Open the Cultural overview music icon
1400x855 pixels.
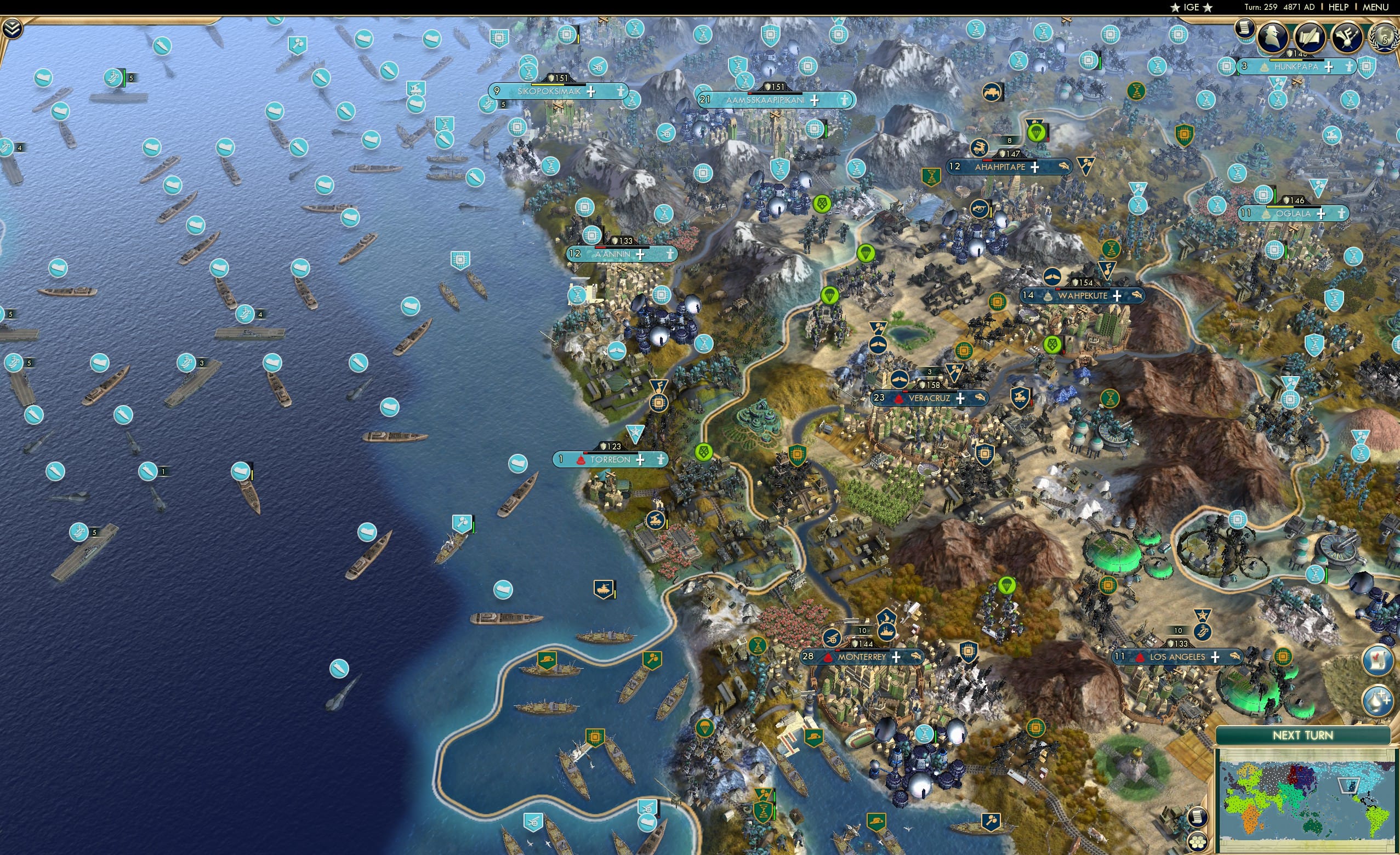tap(1348, 37)
